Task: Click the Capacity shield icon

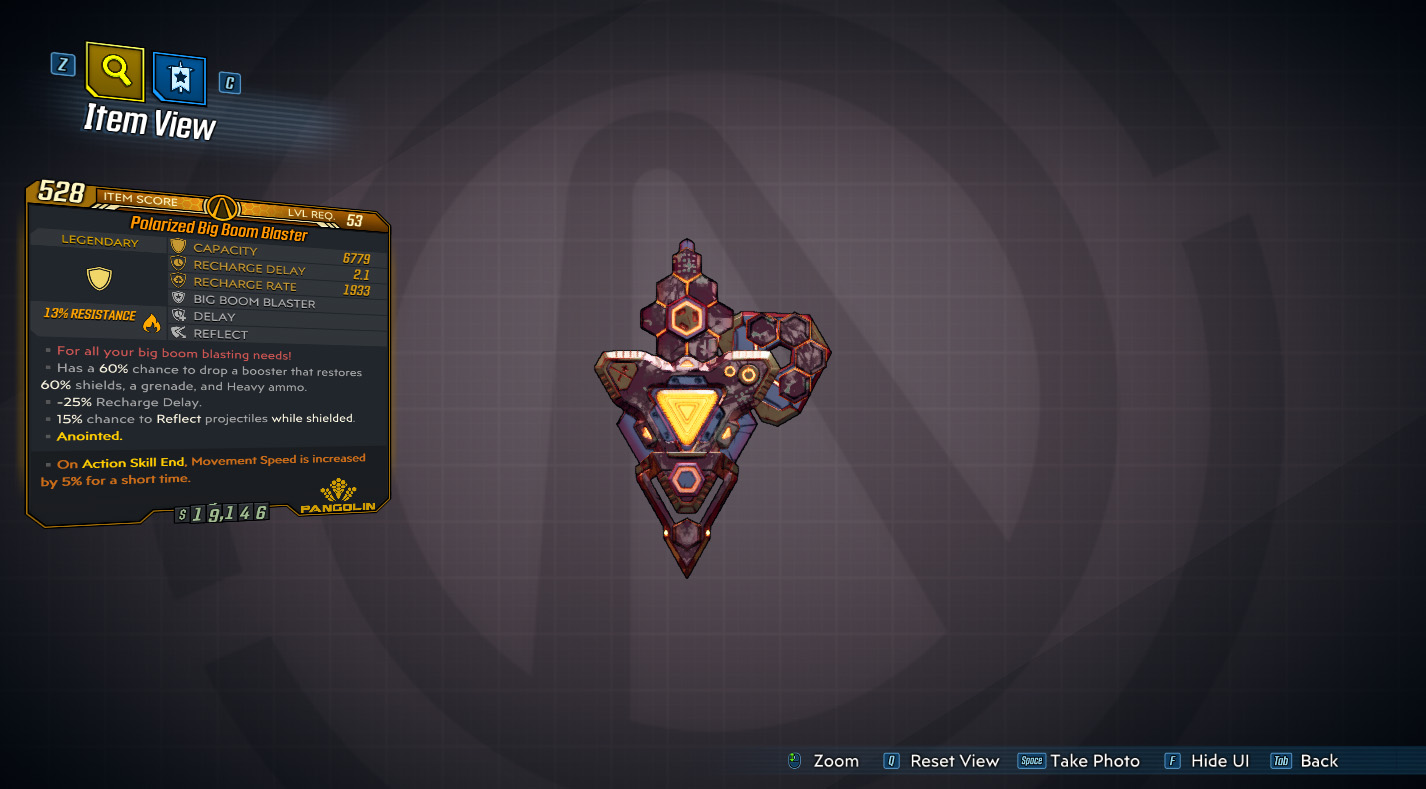Action: [x=177, y=248]
